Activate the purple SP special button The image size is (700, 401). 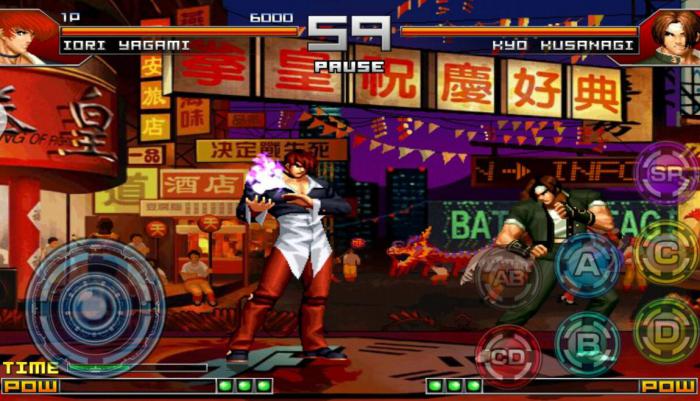point(664,172)
